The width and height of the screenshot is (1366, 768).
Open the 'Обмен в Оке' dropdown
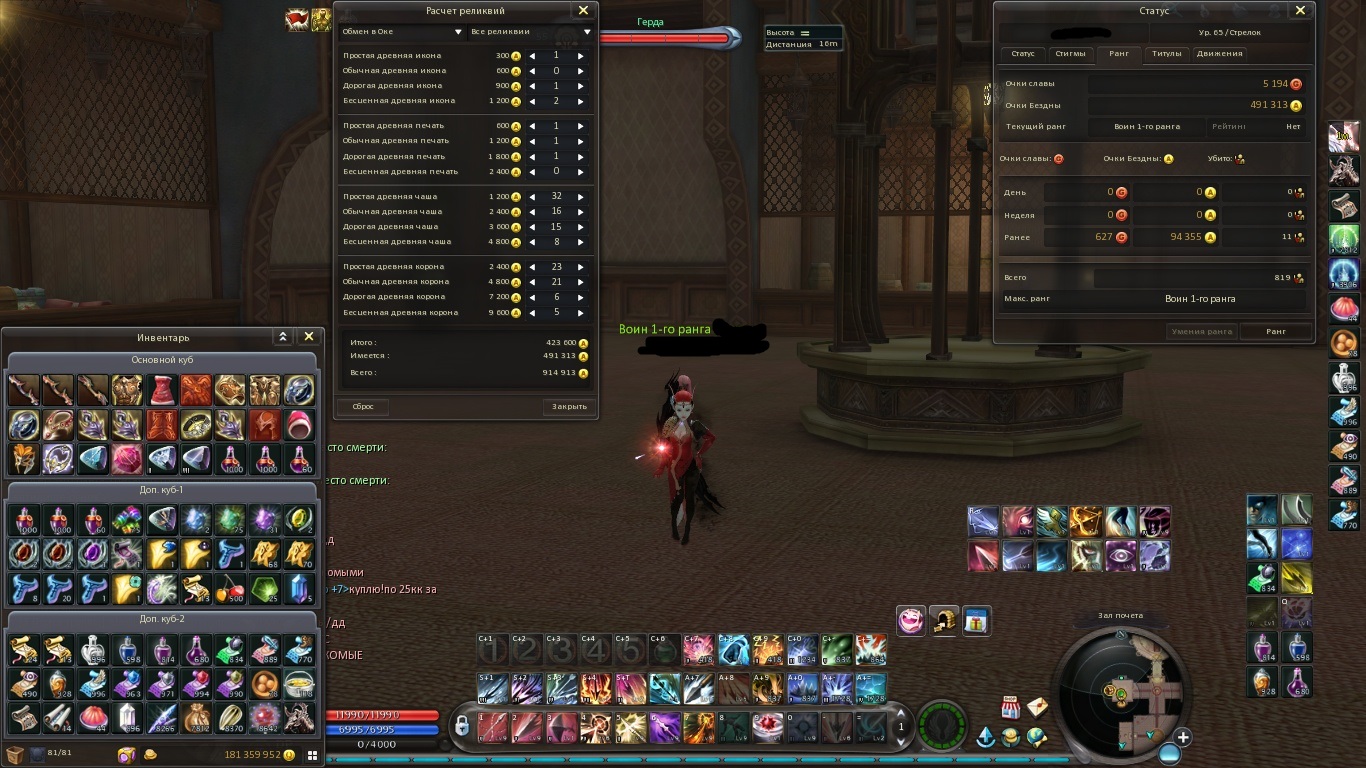[401, 32]
